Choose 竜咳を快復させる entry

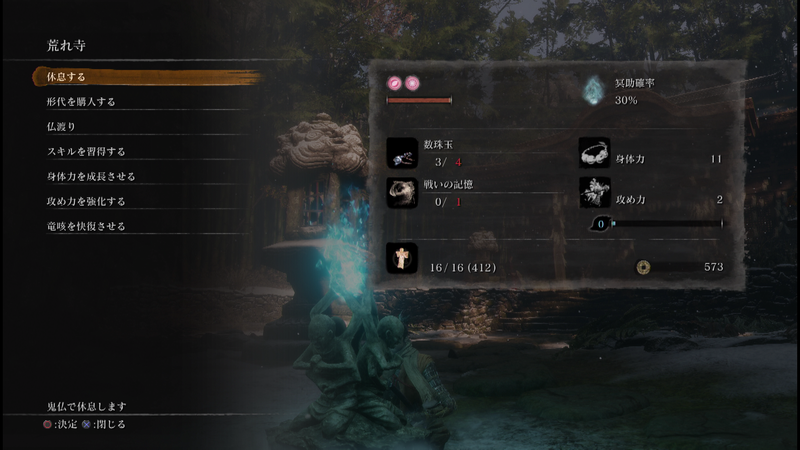[86, 227]
